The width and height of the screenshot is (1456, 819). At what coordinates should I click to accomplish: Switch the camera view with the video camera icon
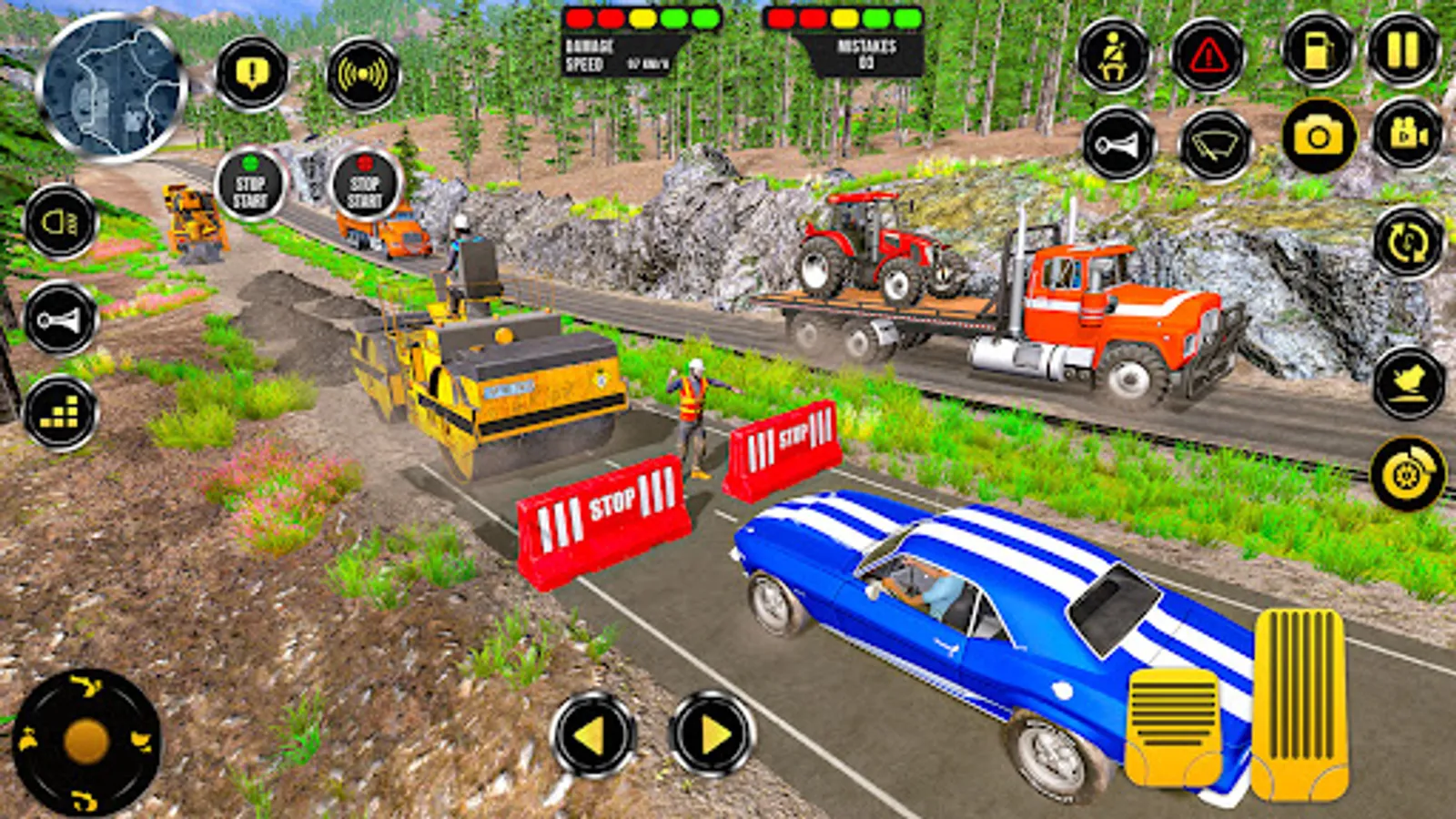coord(1407,135)
